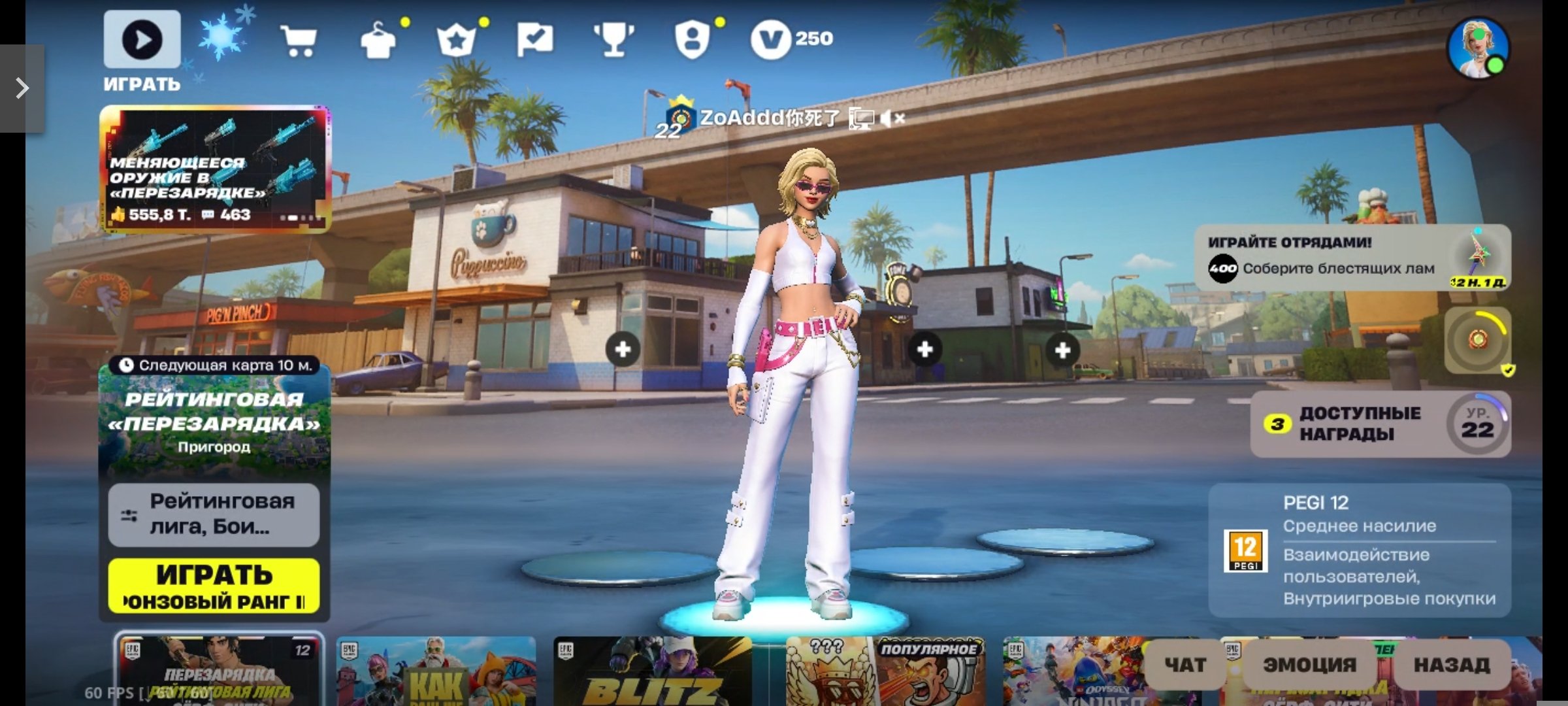Open the Доступные награды rewards panel
This screenshot has height=706, width=1568.
1380,424
